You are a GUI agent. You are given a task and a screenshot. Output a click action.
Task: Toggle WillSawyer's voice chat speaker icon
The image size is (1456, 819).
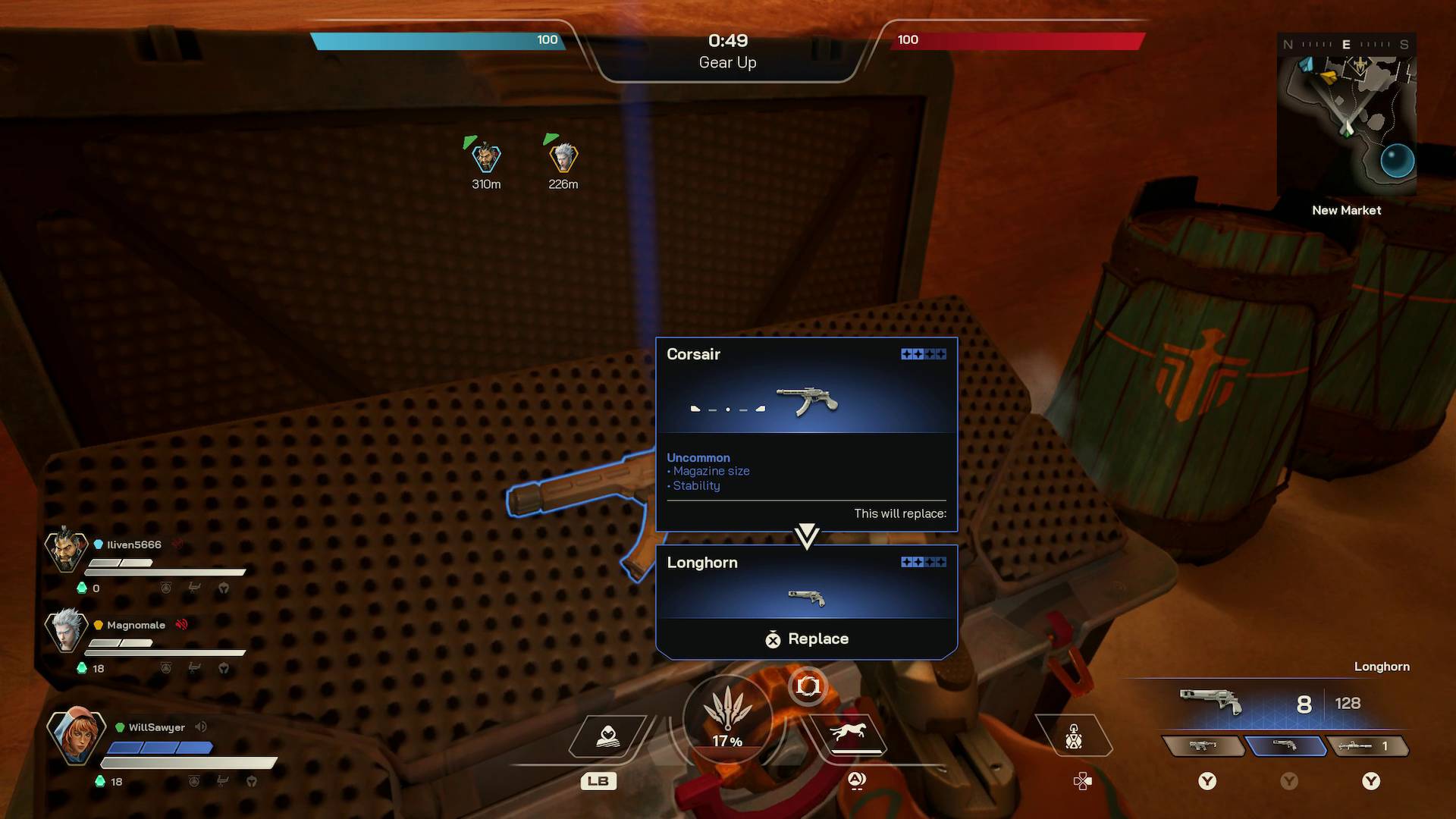[199, 726]
